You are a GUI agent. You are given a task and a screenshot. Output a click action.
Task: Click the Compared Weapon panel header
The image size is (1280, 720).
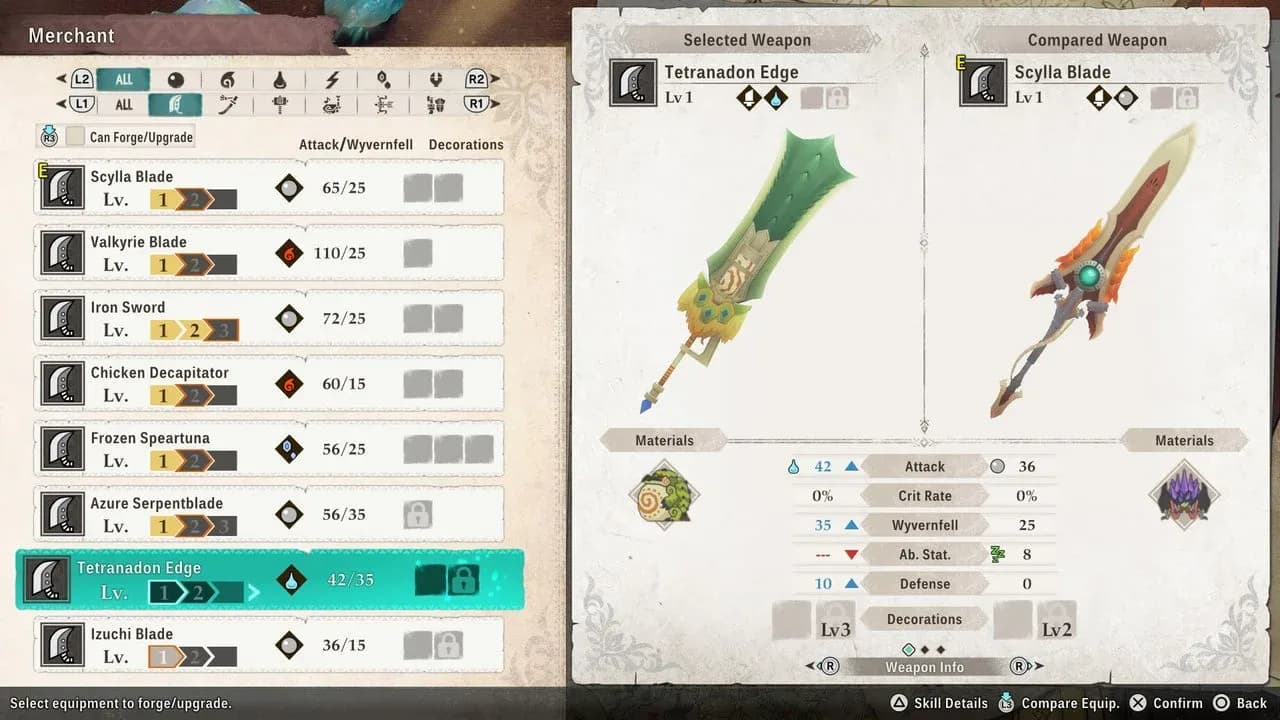point(1097,40)
